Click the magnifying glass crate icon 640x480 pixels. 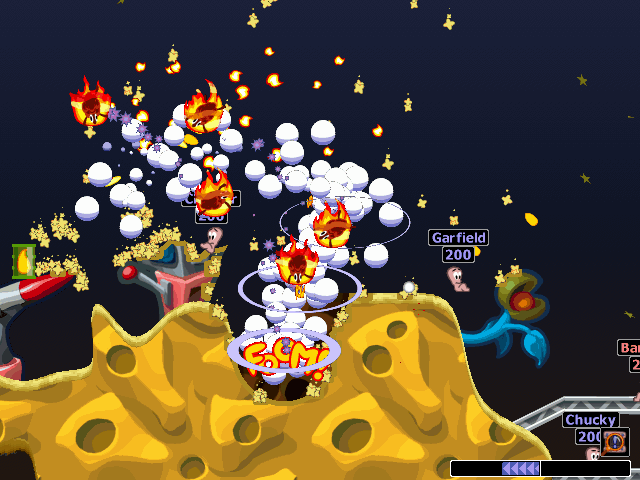coord(615,441)
